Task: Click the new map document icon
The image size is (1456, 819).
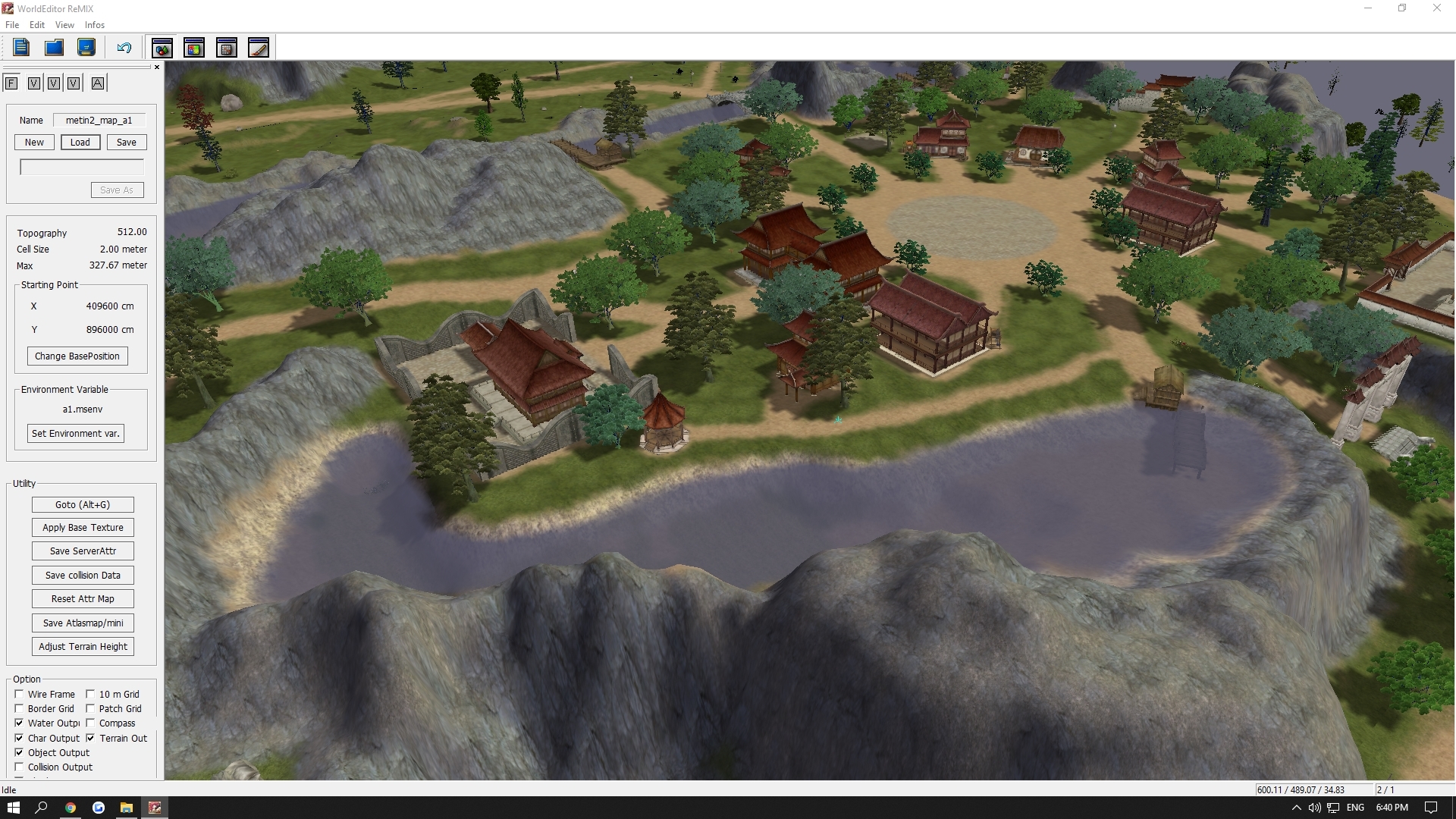Action: tap(20, 47)
